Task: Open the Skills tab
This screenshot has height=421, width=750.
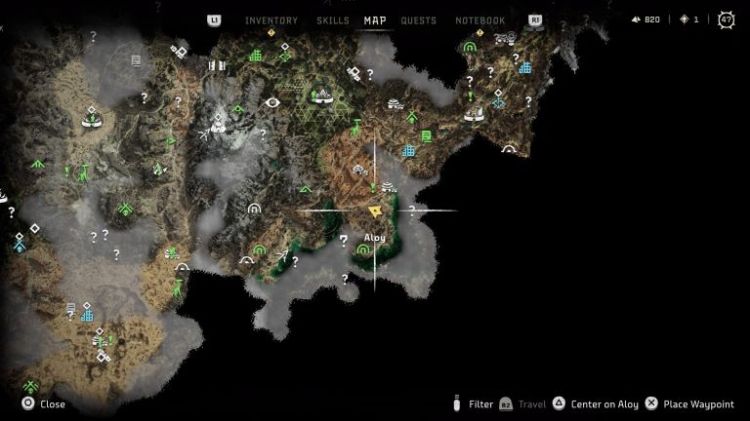Action: 332,20
